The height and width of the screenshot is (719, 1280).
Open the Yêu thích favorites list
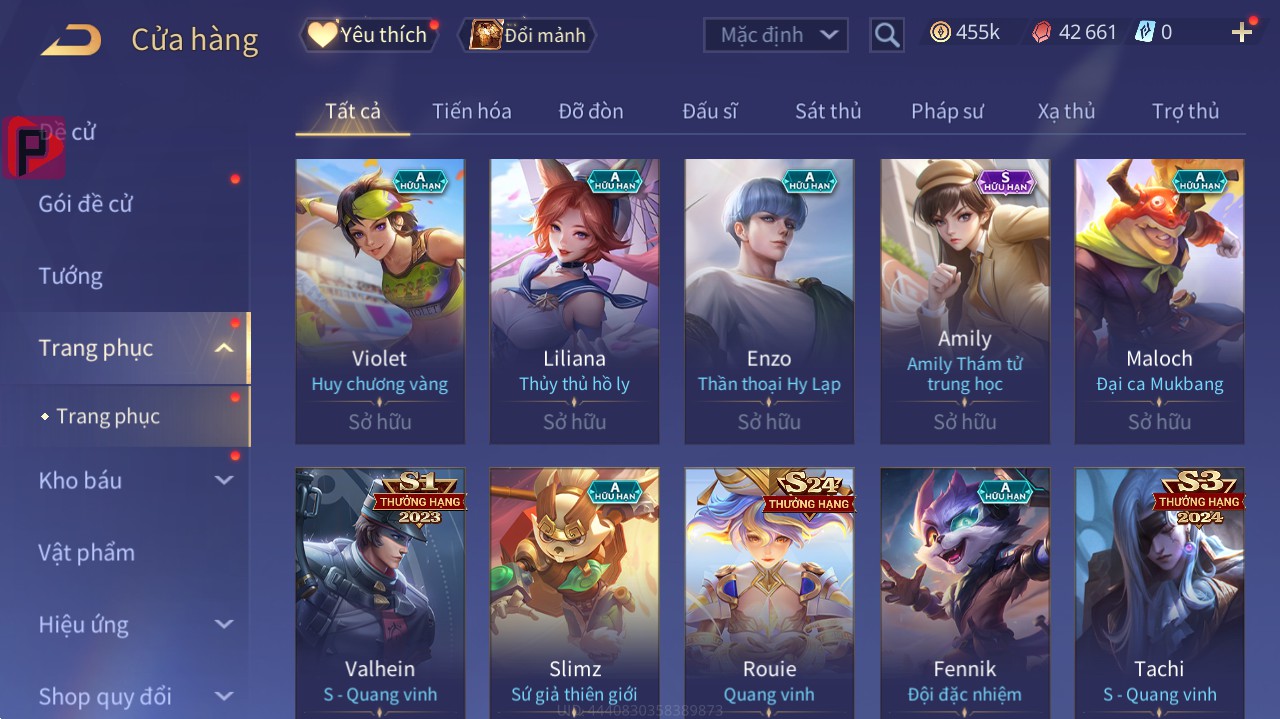tap(368, 35)
